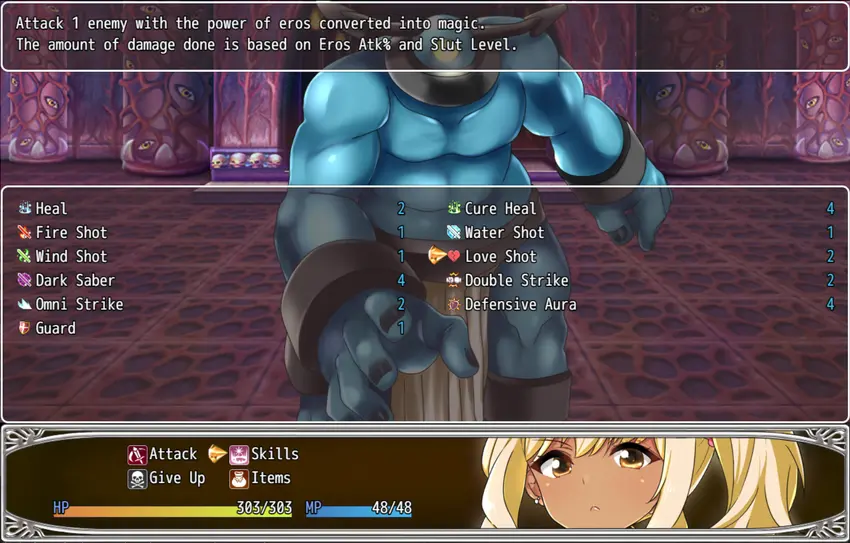Activate the Defensive Aura skill

point(520,305)
